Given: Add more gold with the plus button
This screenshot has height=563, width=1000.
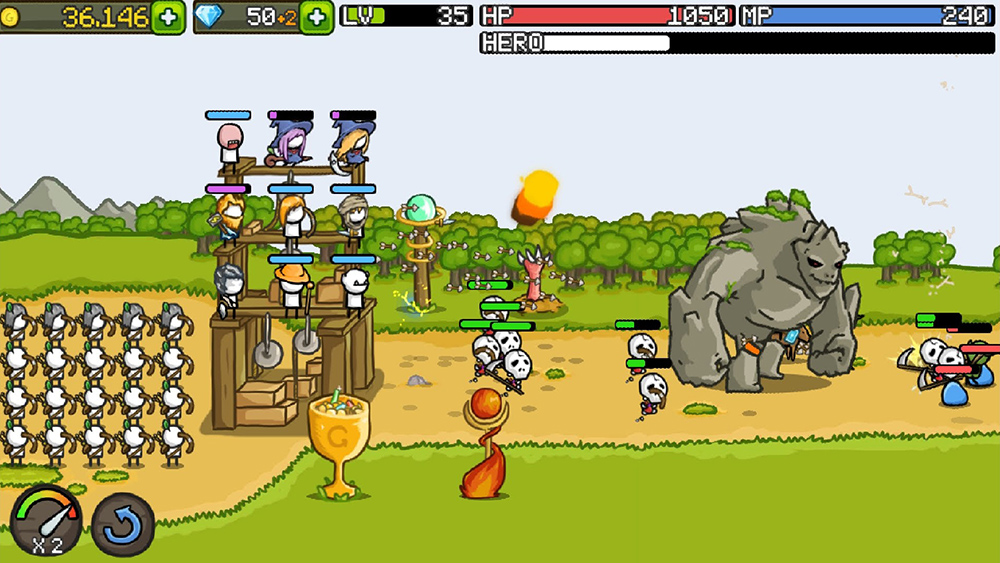Looking at the screenshot, I should pos(168,17).
